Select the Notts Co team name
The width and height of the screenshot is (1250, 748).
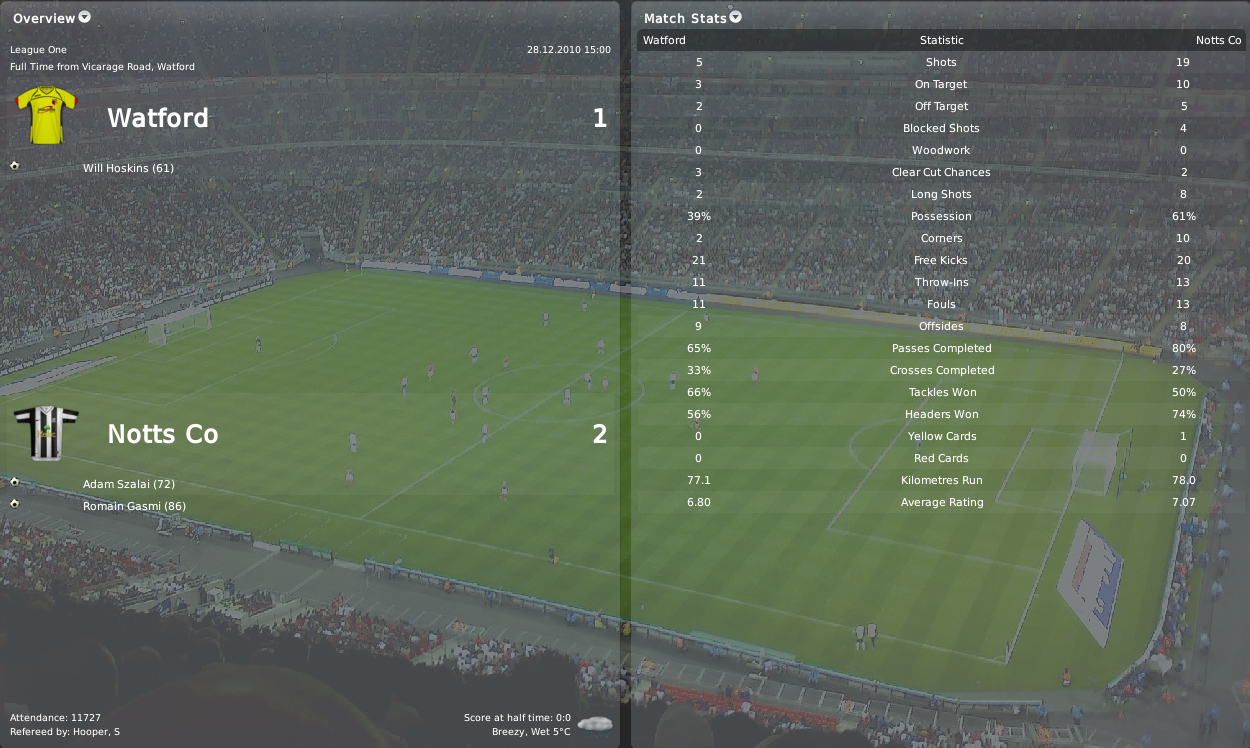[x=162, y=434]
